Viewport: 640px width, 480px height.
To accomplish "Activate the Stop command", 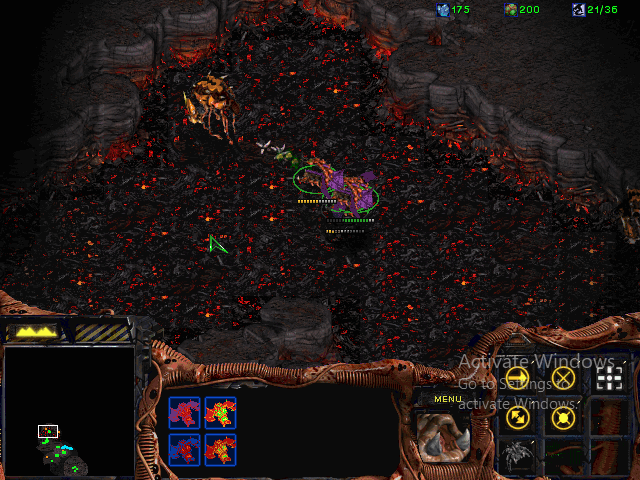I will tap(564, 377).
